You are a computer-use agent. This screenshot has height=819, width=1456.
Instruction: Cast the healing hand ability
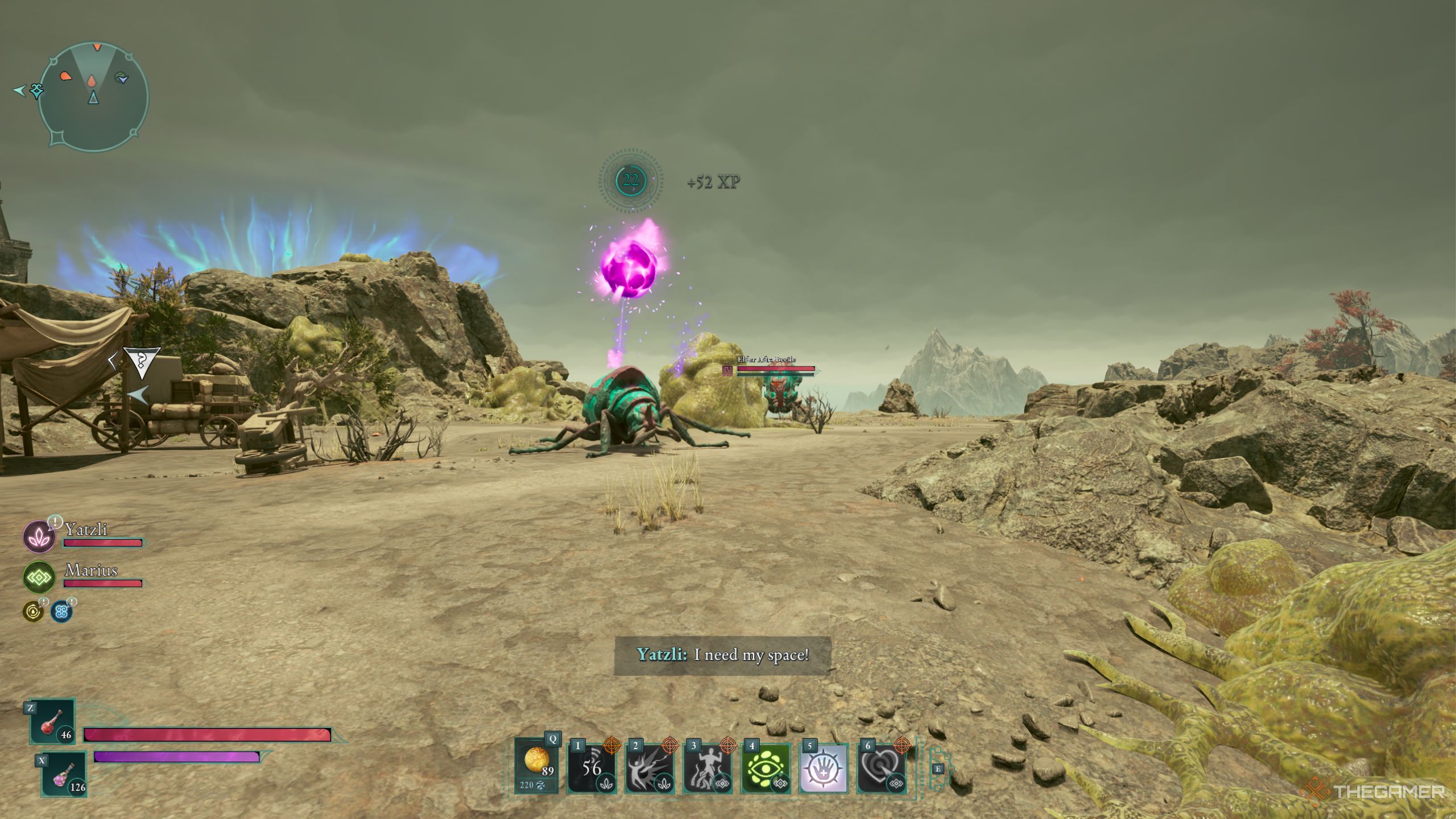824,768
